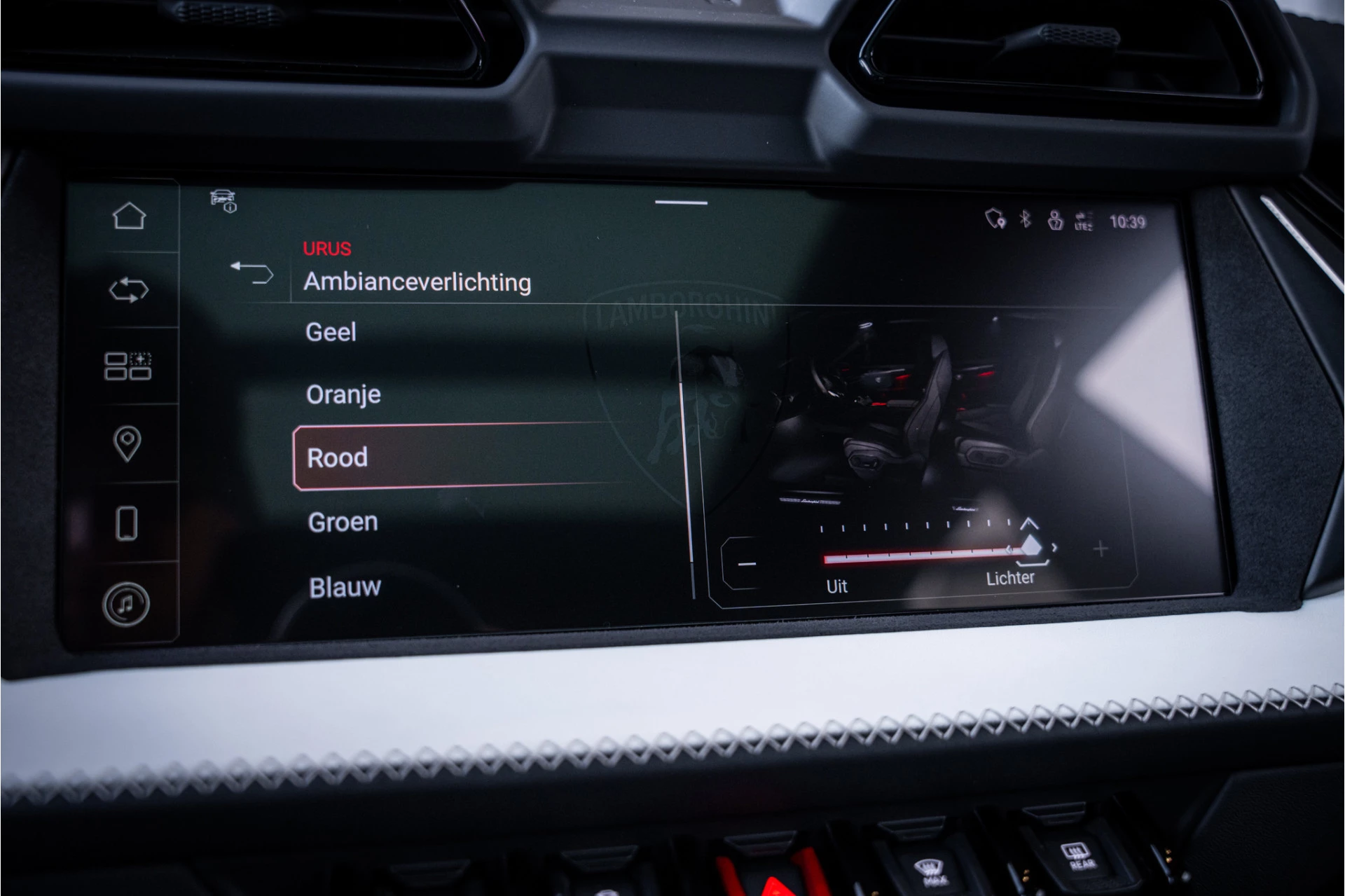Turn lighting to Uit
This screenshot has width=1345, height=896.
pos(838,586)
